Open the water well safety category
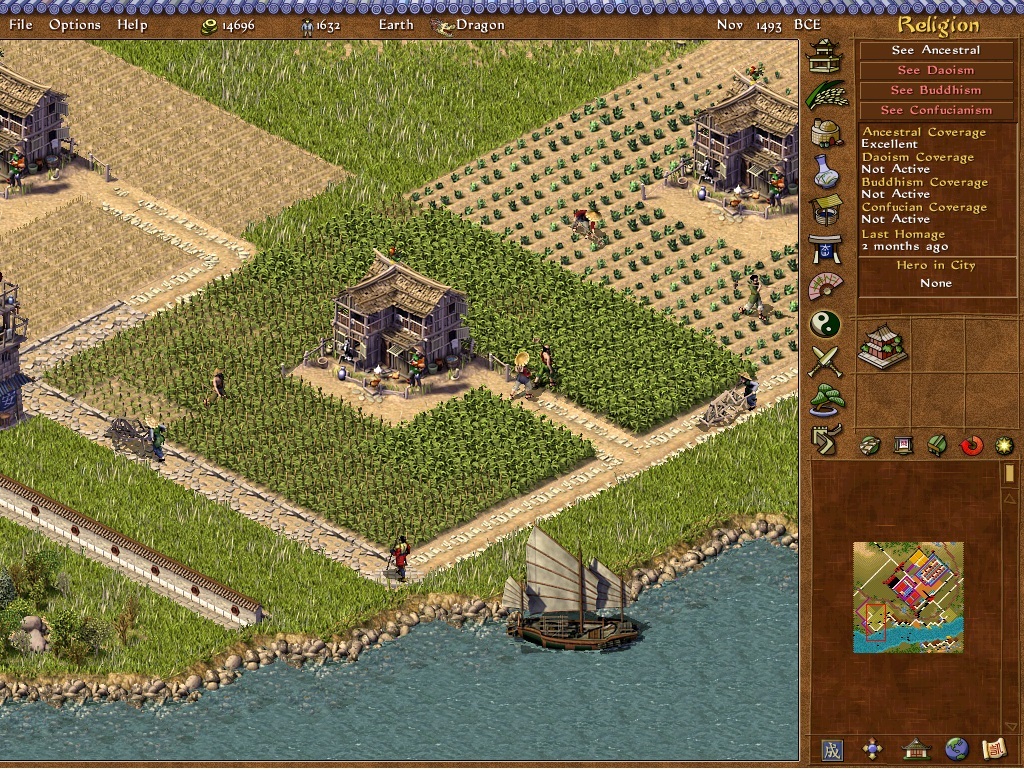This screenshot has width=1024, height=769. click(825, 209)
